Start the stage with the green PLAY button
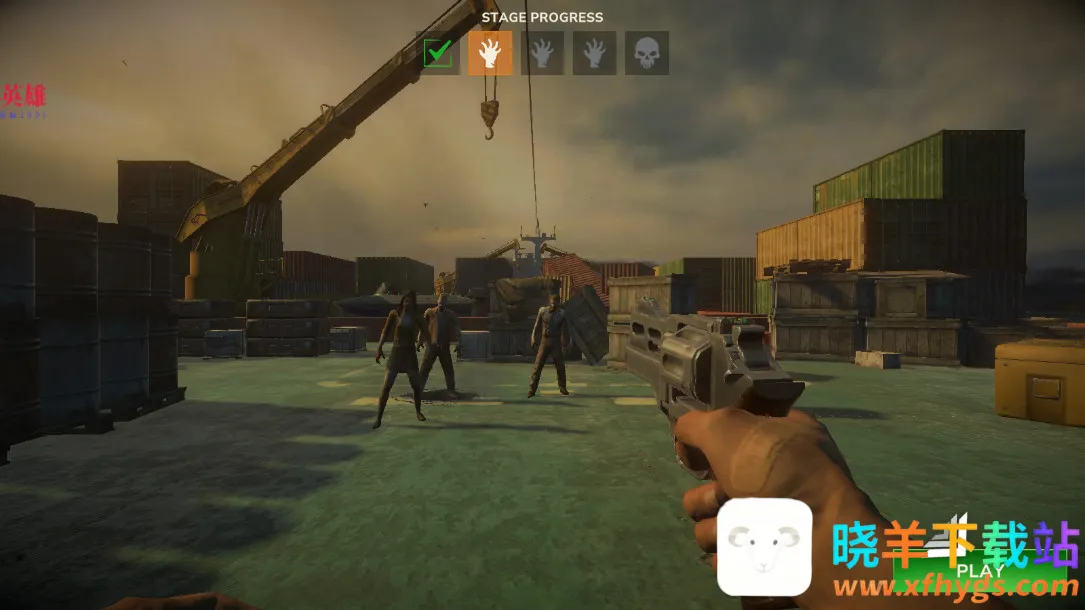 click(980, 570)
